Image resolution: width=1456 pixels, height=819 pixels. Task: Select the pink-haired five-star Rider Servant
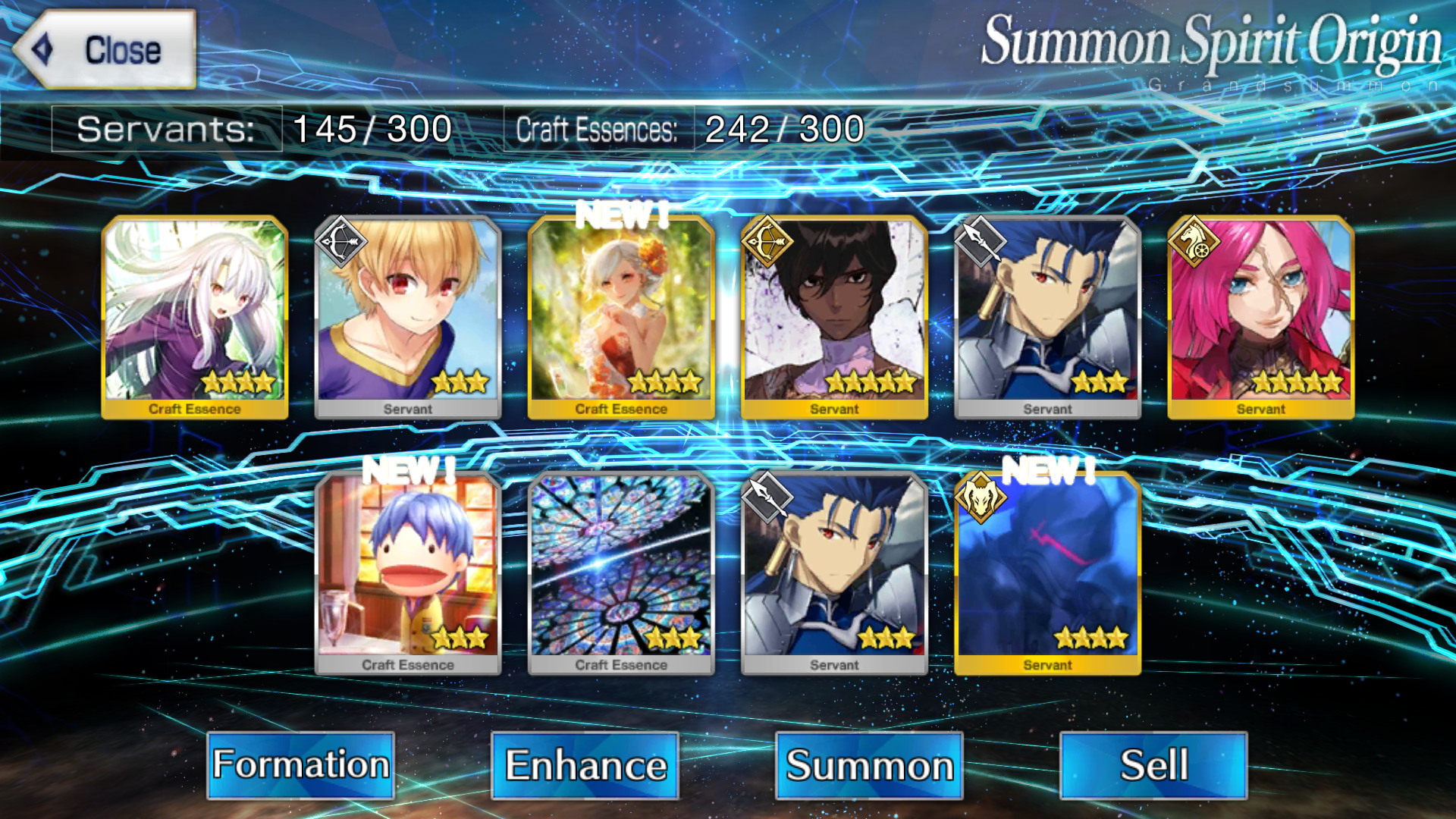pos(1260,316)
